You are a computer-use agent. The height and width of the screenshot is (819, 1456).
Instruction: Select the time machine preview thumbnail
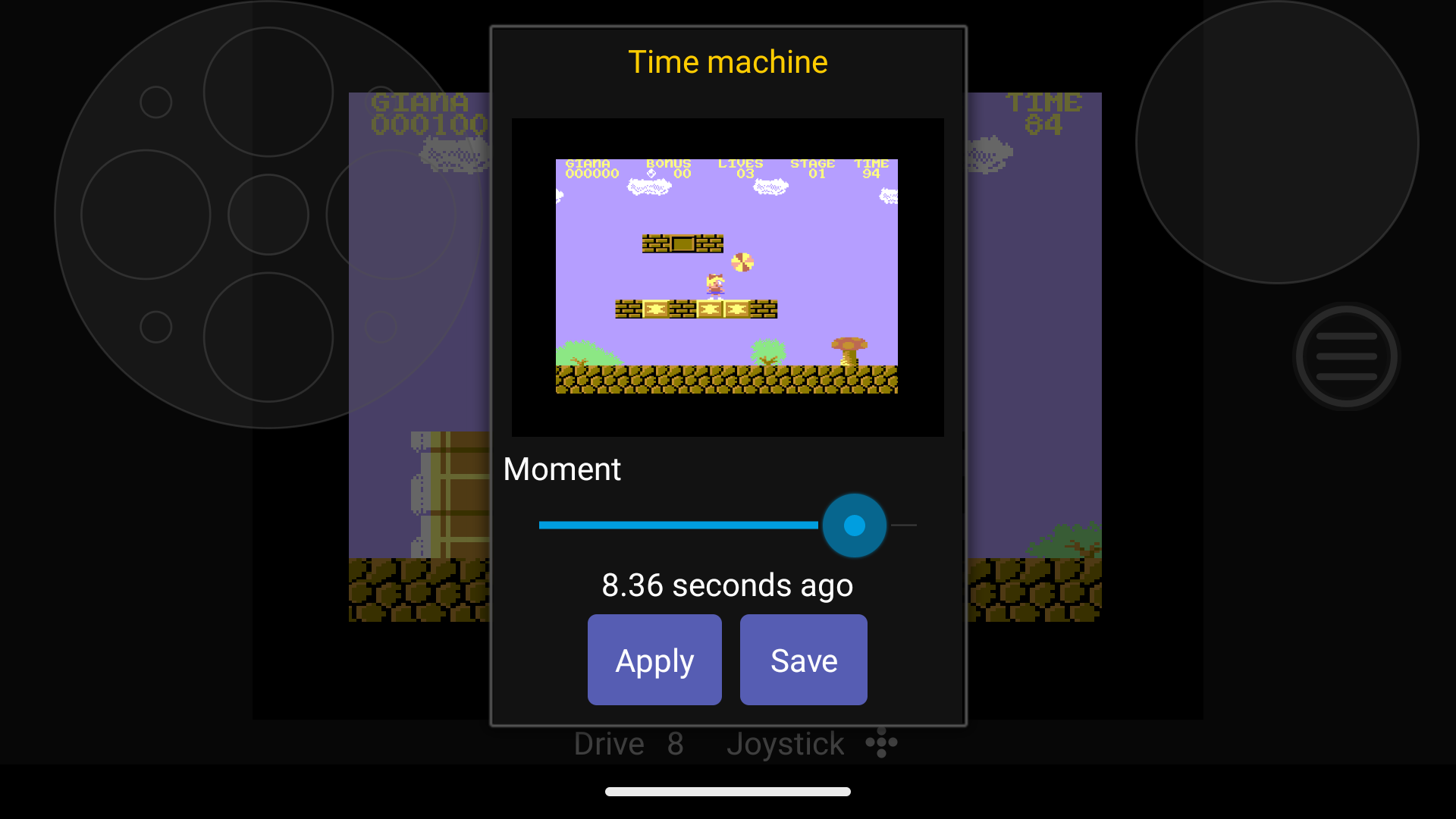tap(726, 277)
